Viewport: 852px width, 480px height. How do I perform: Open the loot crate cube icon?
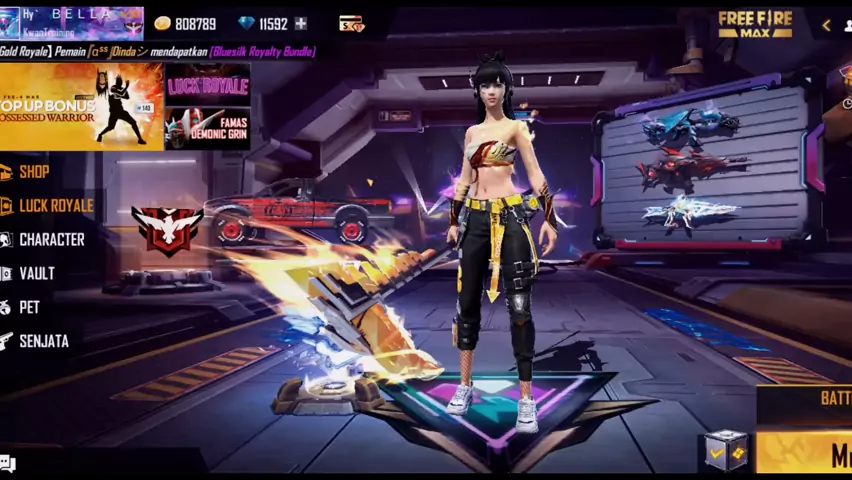click(x=725, y=450)
